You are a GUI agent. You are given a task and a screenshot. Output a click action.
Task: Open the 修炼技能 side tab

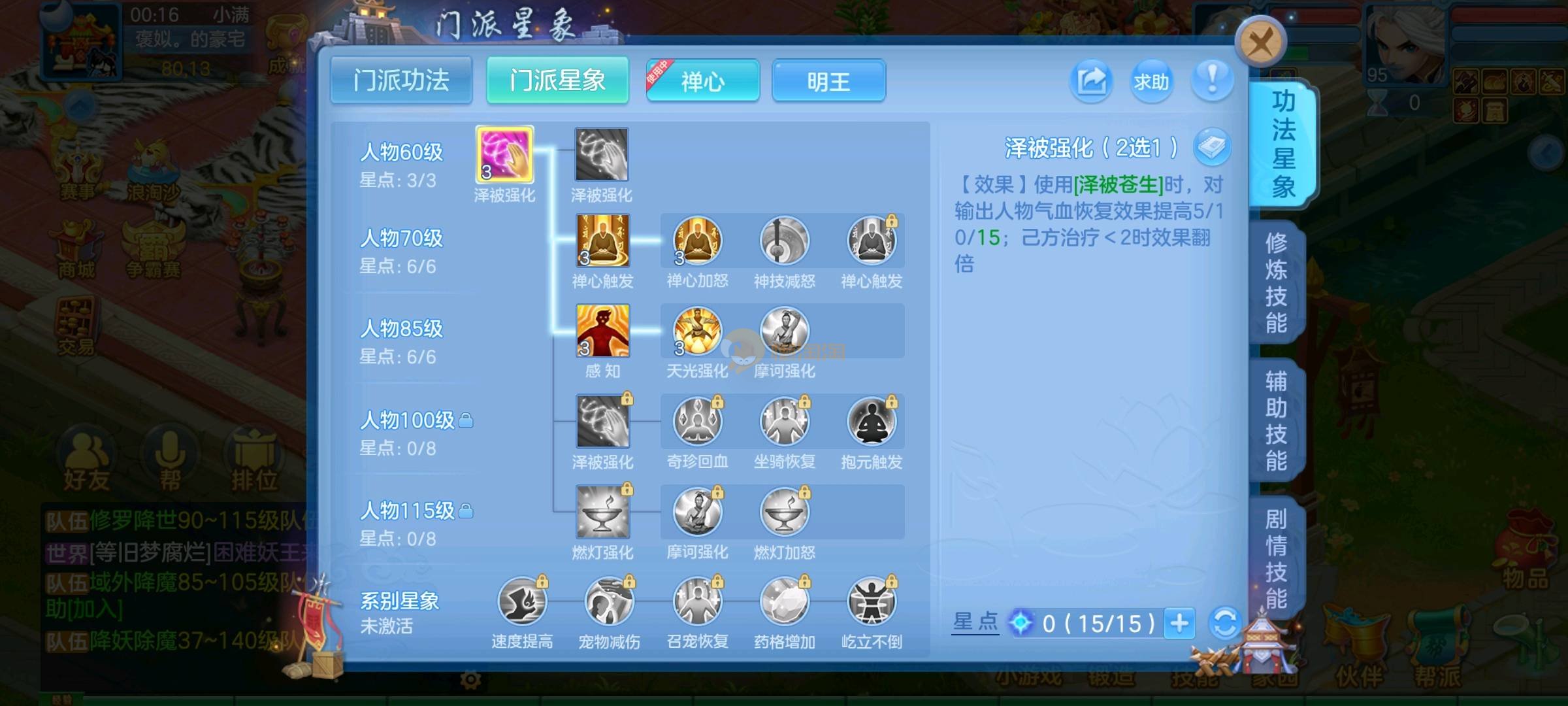pyautogui.click(x=1275, y=282)
